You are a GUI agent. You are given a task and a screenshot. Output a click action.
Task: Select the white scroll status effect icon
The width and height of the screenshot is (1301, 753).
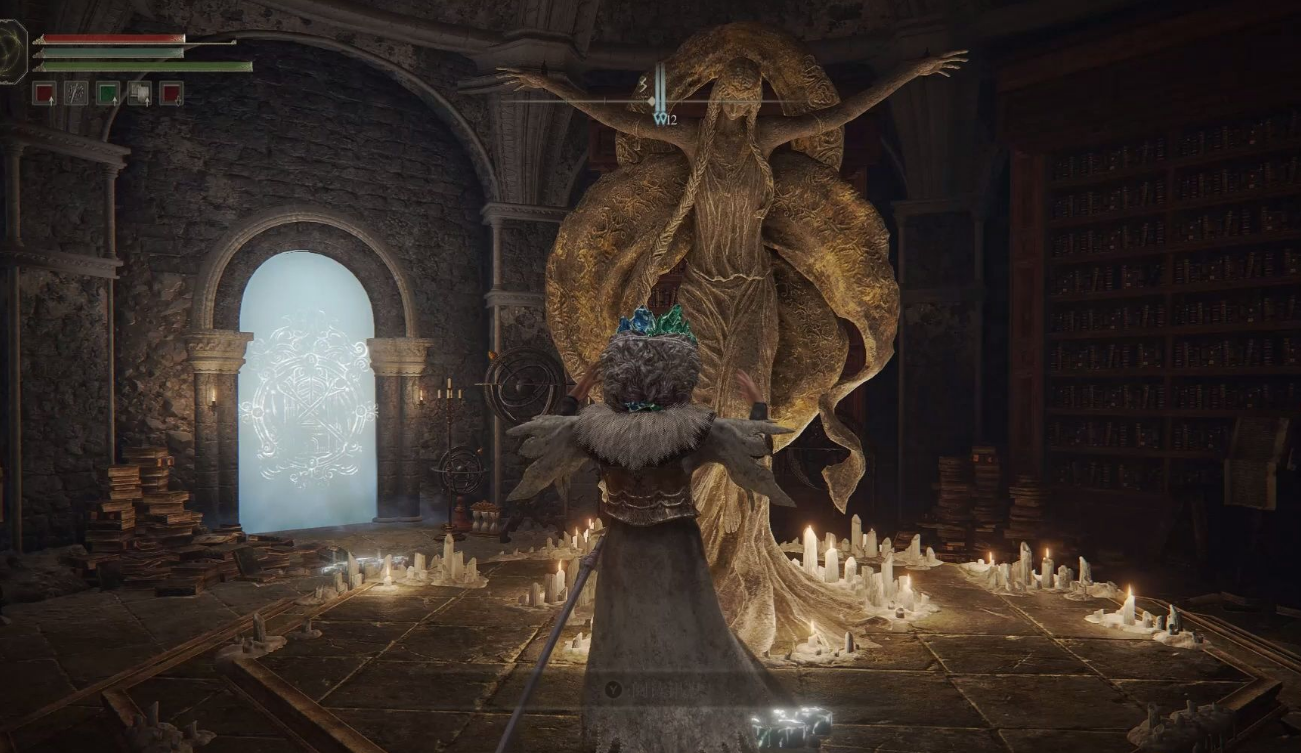(139, 93)
